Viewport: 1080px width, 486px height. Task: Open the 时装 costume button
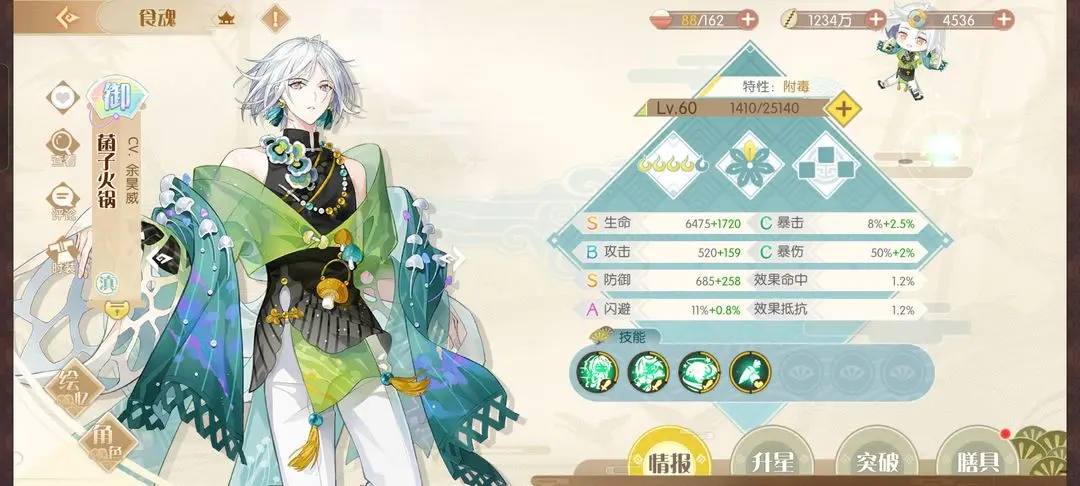(63, 250)
